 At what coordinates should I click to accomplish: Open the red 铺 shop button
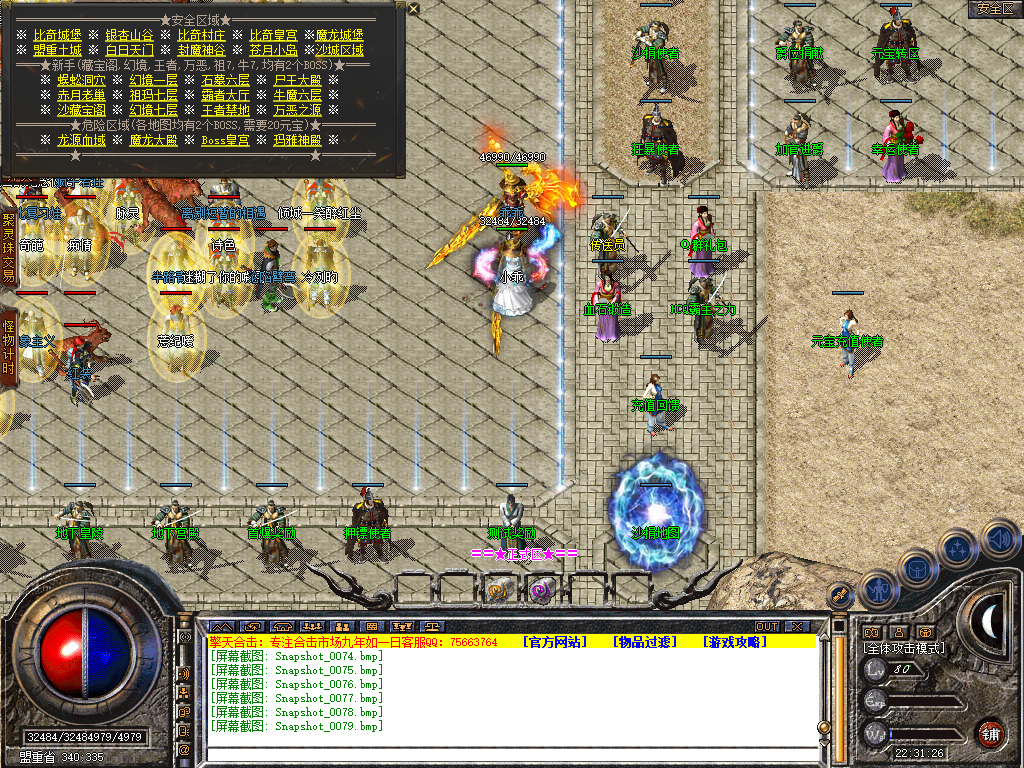coord(990,733)
